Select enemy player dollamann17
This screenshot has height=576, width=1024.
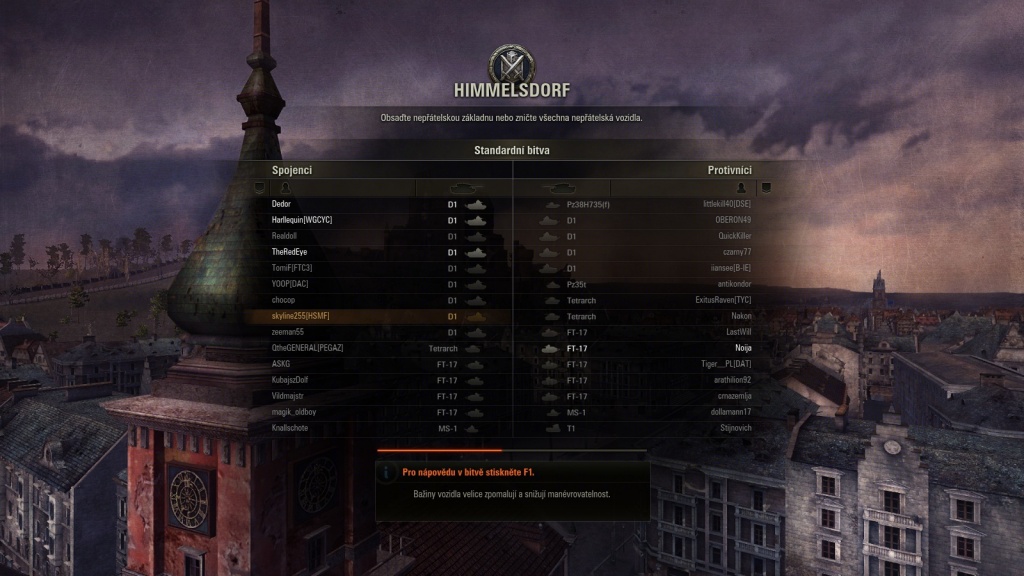[x=731, y=412]
